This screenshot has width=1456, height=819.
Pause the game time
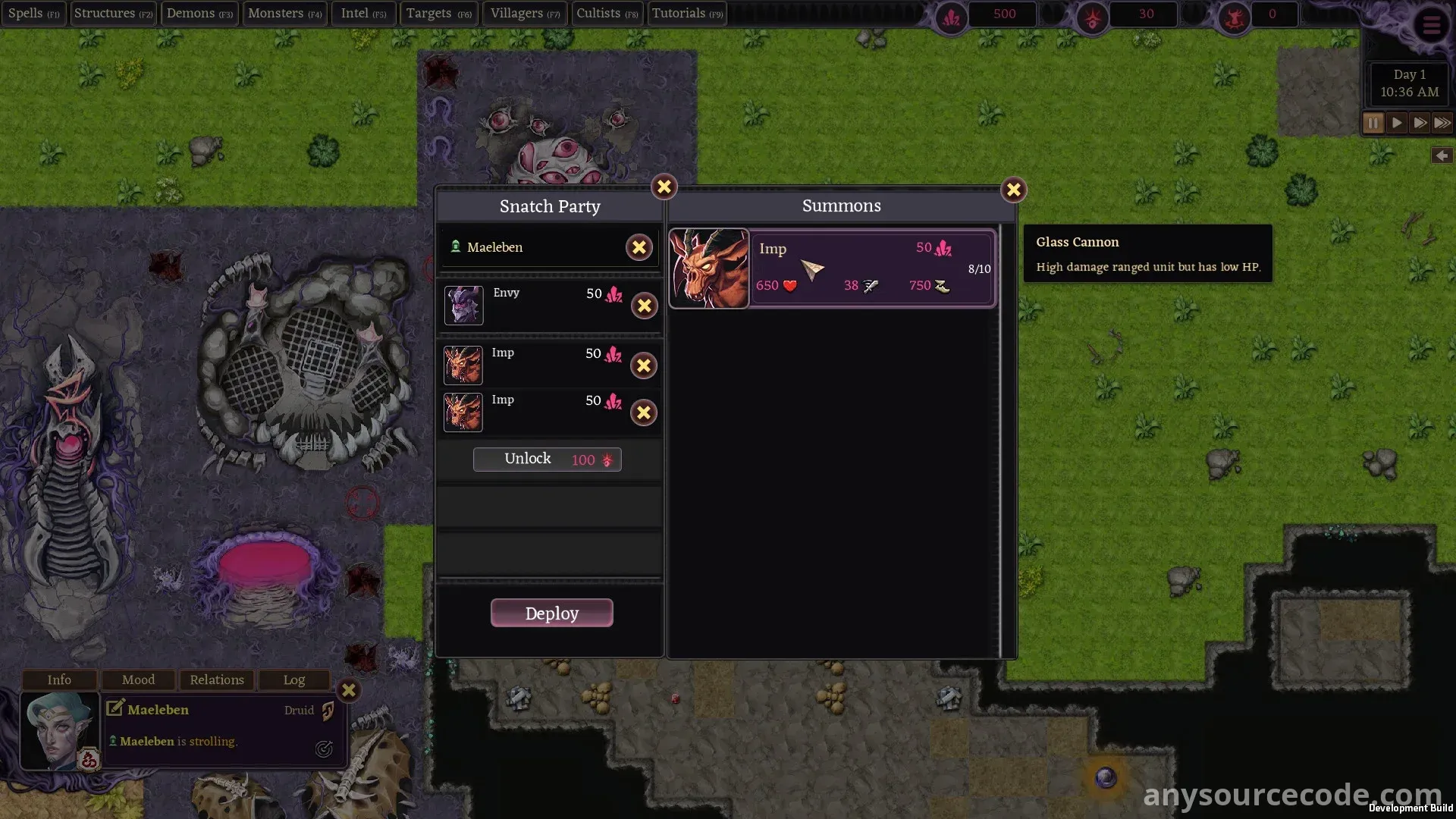(1373, 123)
